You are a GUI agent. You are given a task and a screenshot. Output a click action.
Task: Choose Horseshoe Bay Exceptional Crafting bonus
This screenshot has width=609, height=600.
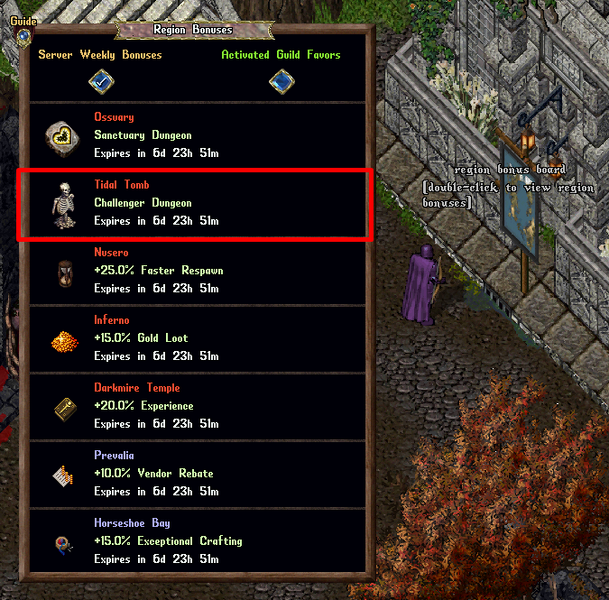[196, 542]
